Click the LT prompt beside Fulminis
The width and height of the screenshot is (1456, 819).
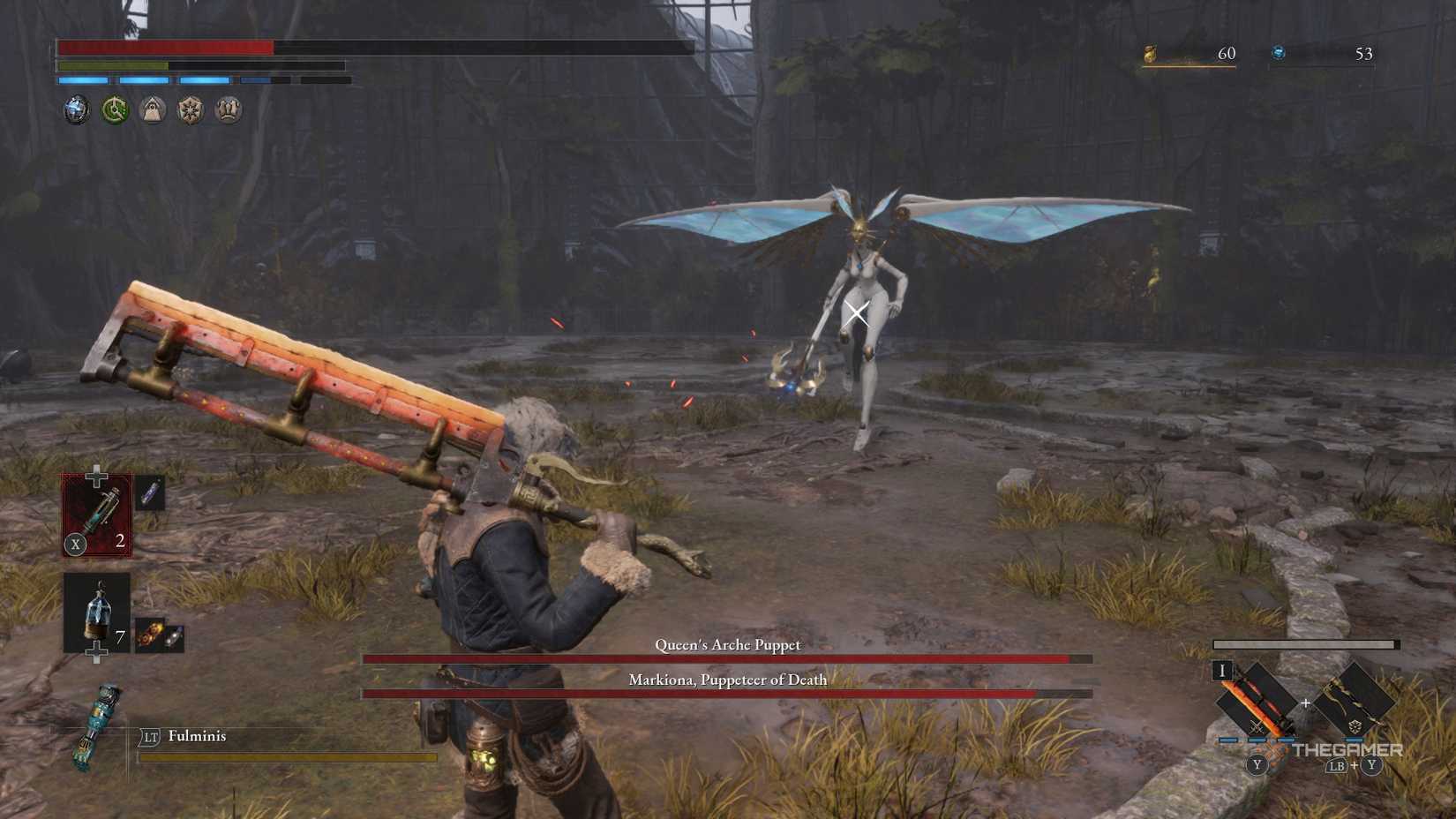(x=151, y=737)
